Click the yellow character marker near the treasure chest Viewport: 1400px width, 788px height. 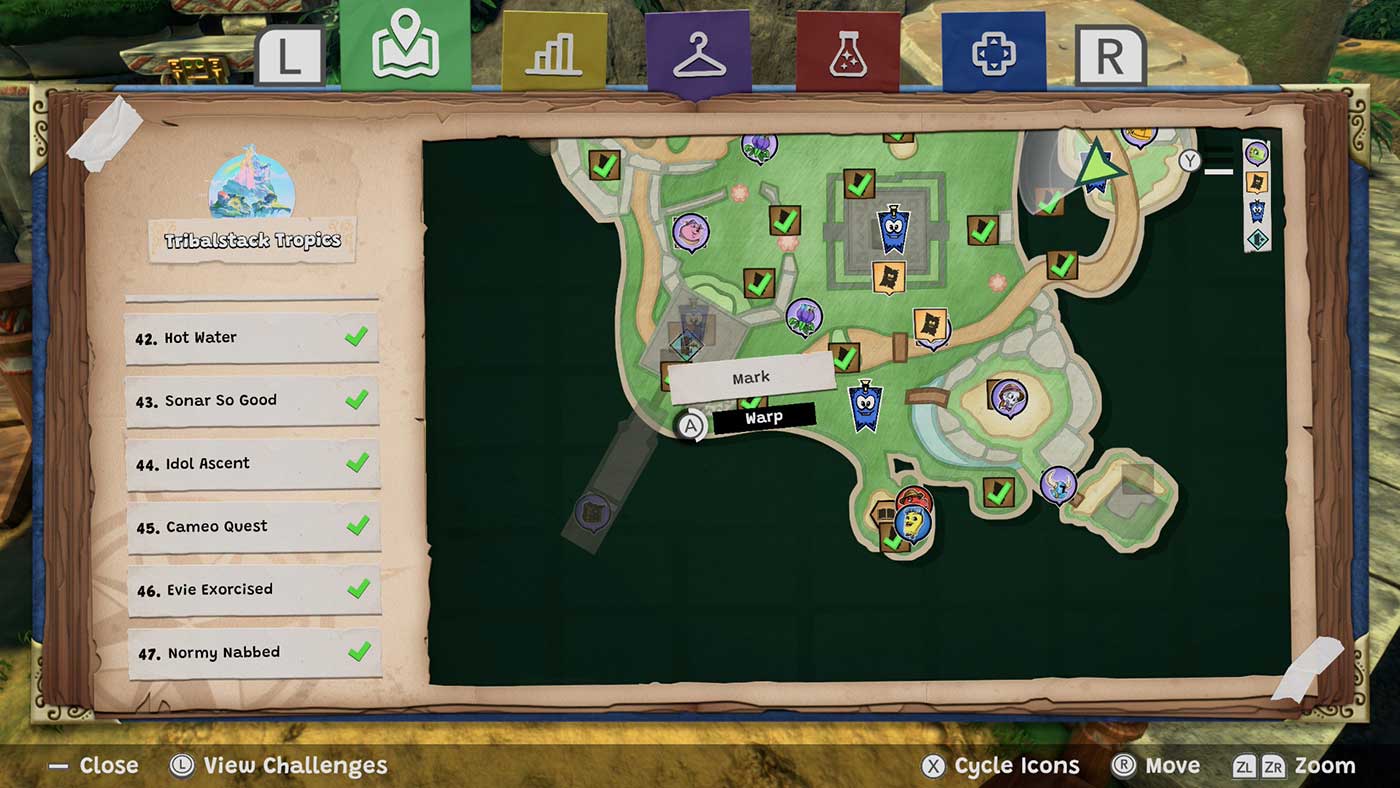tap(912, 523)
